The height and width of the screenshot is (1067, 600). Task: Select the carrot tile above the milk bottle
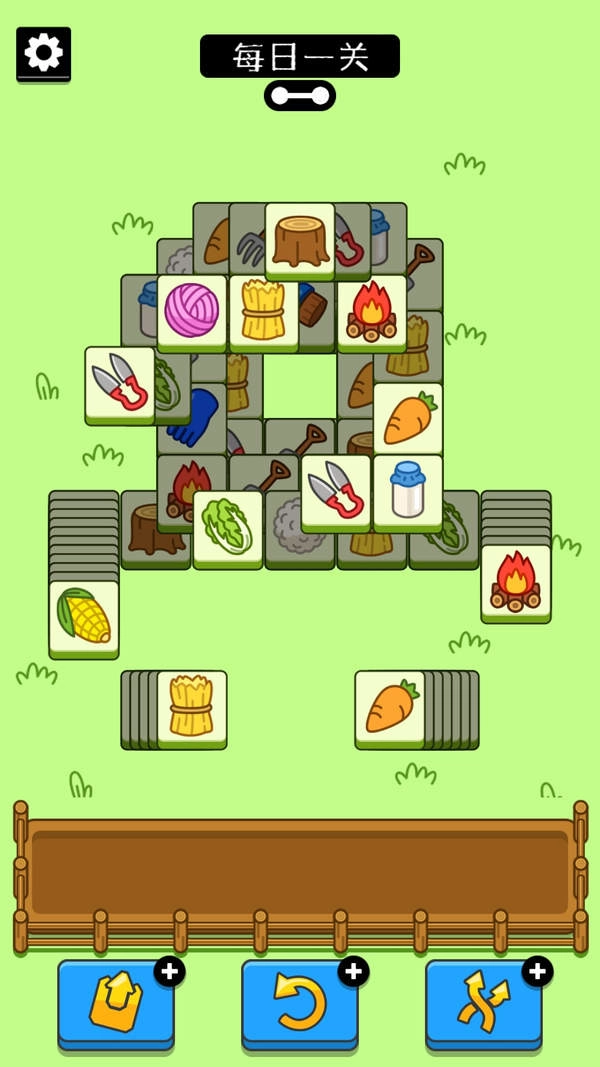(x=407, y=419)
